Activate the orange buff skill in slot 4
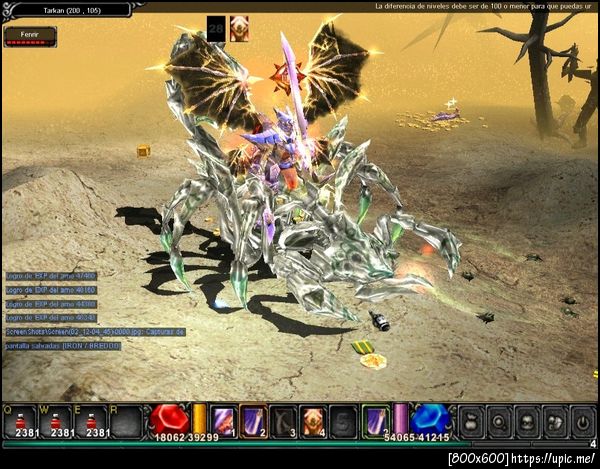600x469 pixels. point(314,420)
